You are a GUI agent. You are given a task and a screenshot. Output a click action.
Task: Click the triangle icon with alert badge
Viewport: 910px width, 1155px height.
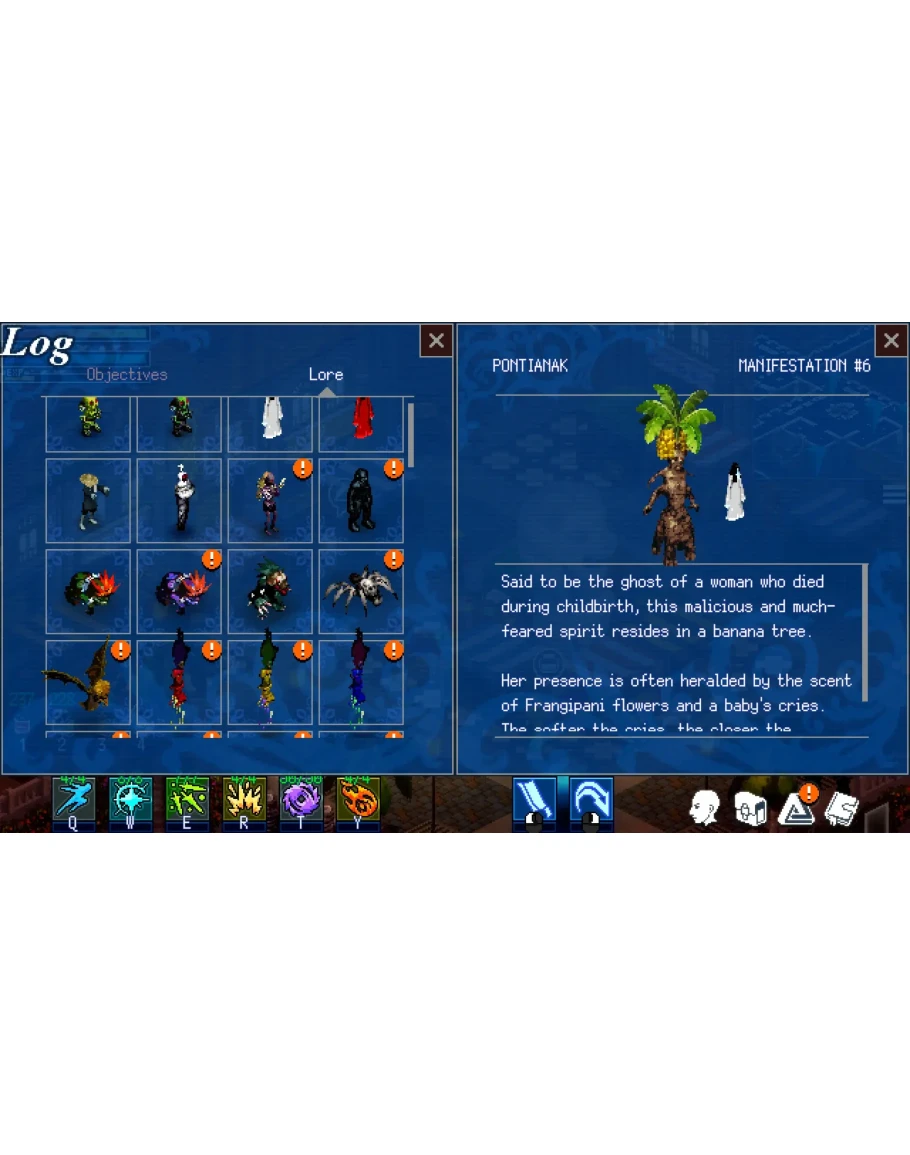[796, 808]
